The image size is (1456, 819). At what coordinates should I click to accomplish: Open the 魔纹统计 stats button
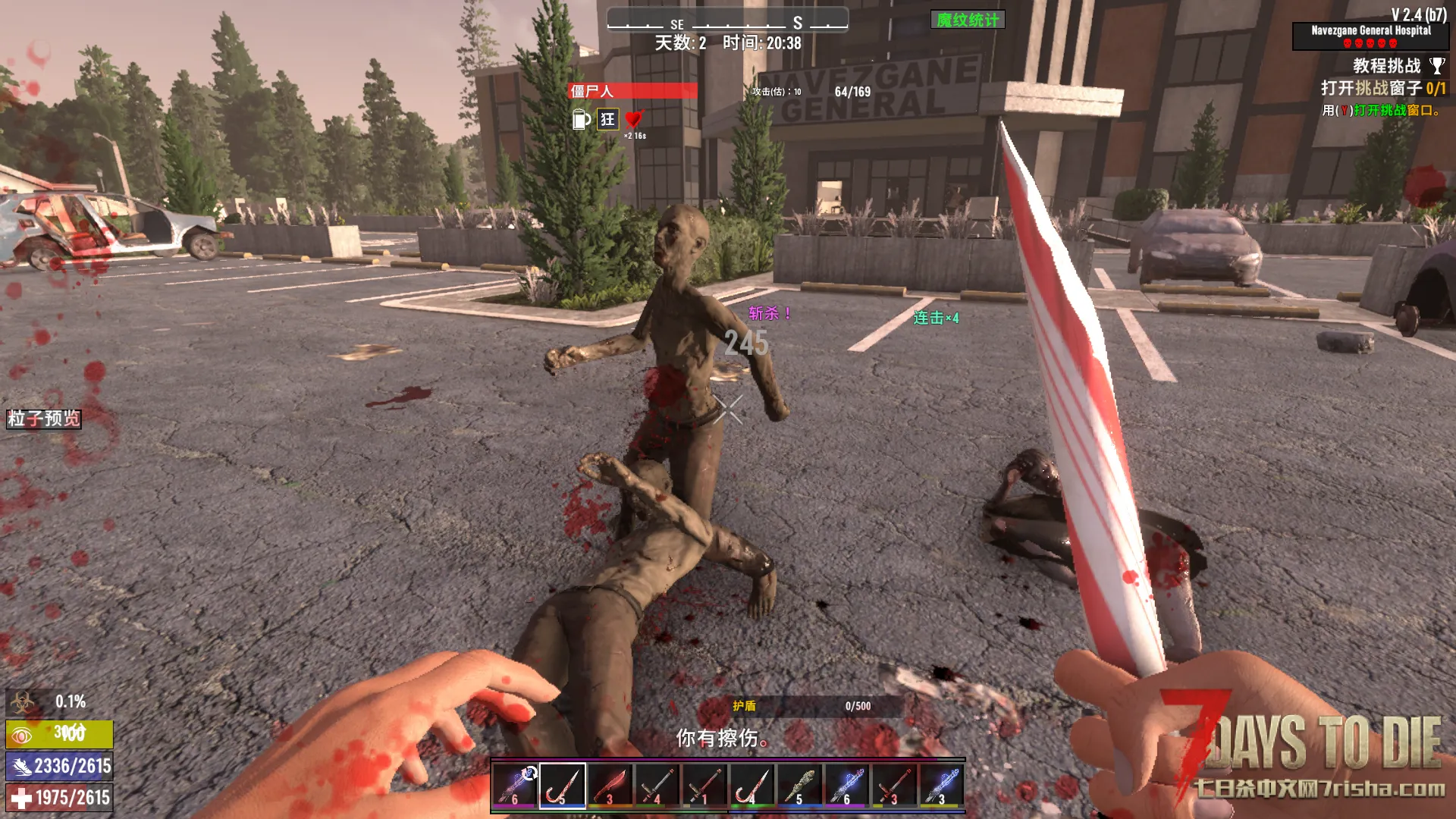click(968, 20)
